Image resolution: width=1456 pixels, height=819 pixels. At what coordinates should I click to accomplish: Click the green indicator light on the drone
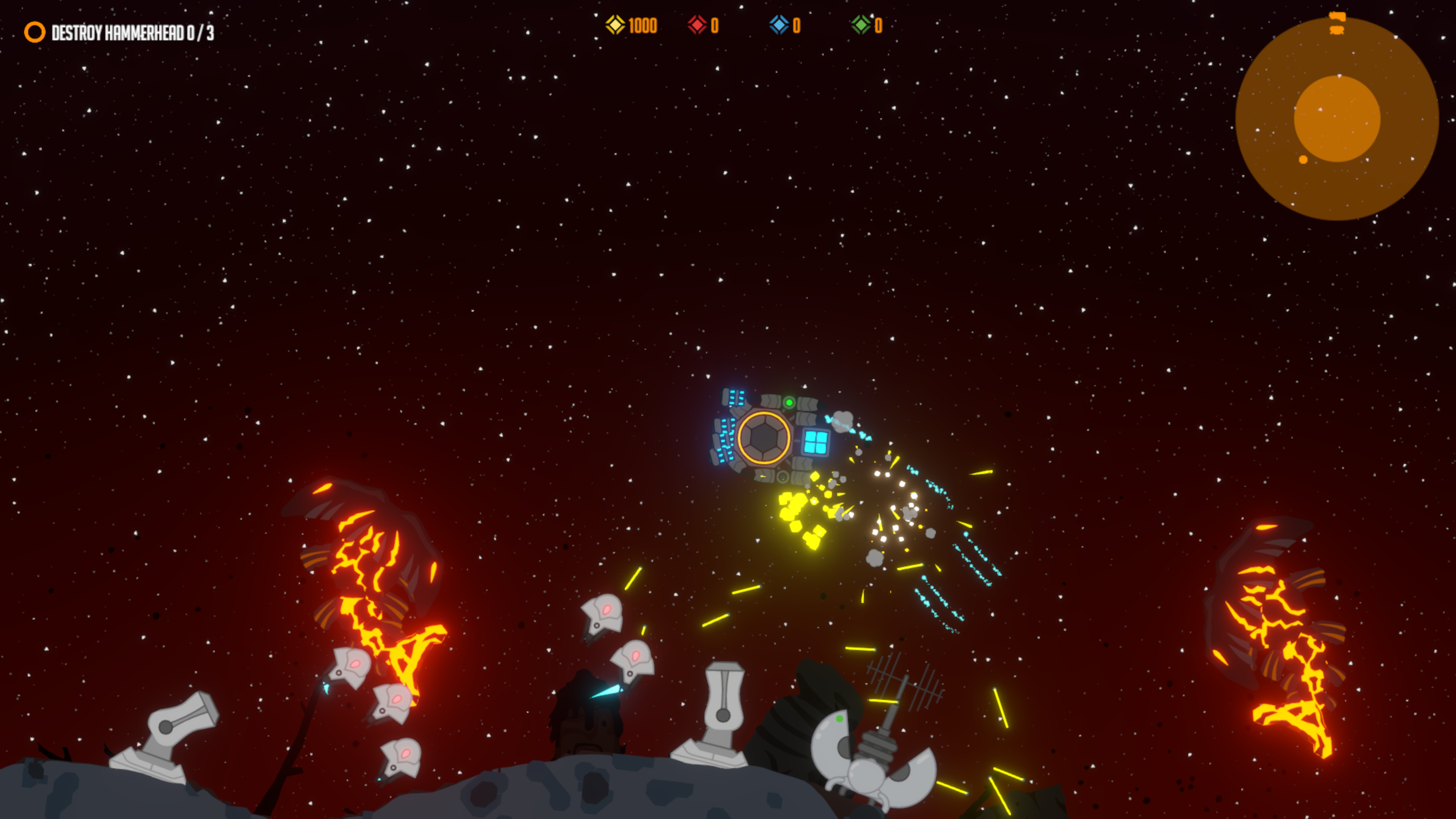(x=789, y=403)
